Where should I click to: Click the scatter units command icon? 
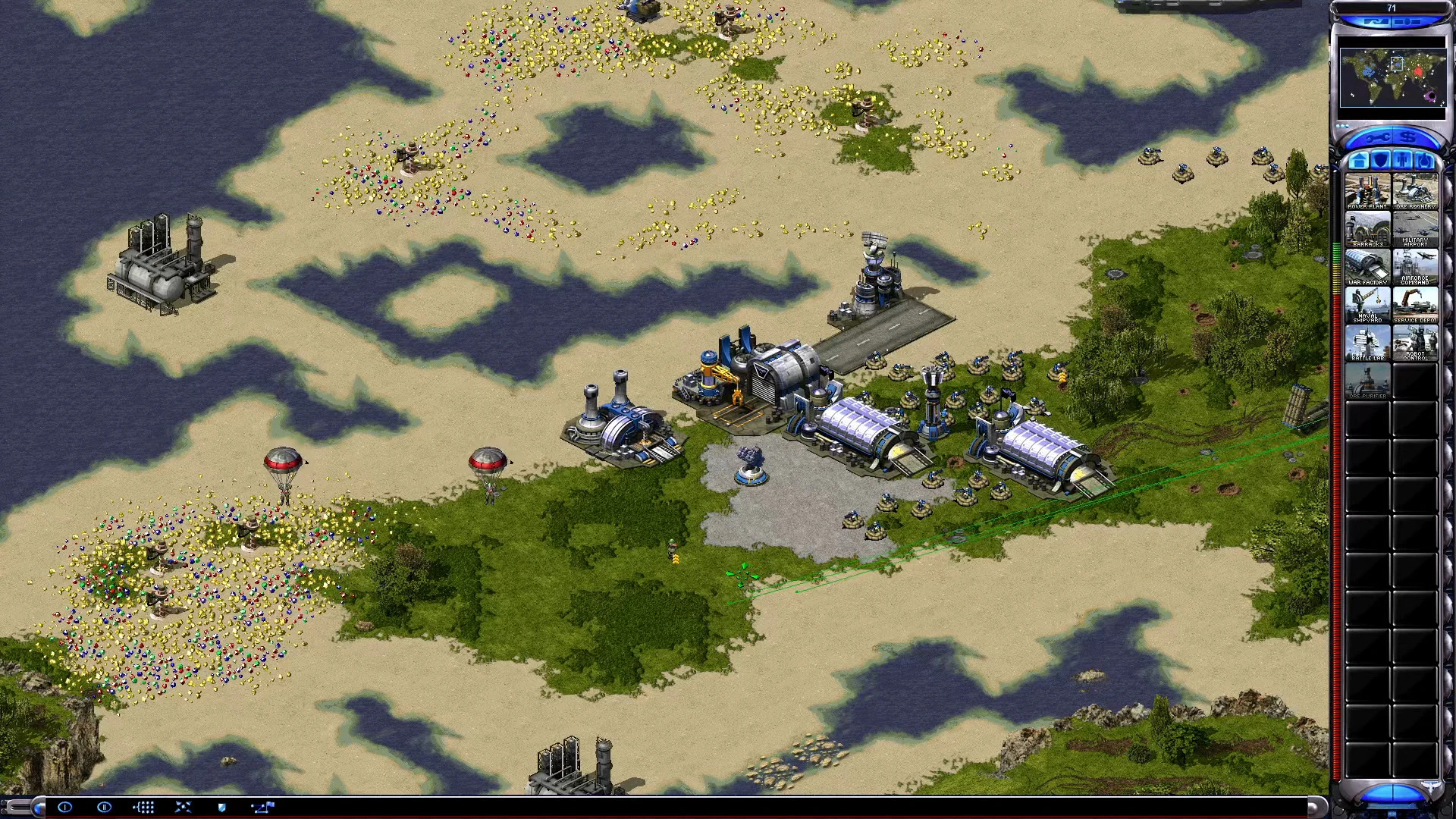click(x=182, y=808)
